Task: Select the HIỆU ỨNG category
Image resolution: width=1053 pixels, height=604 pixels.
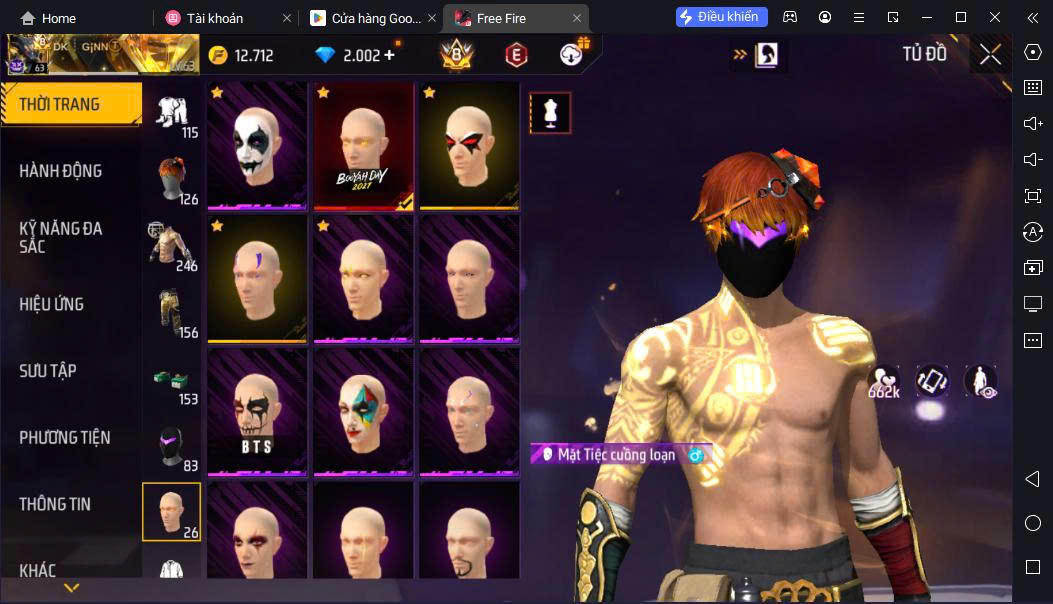Action: pos(52,304)
